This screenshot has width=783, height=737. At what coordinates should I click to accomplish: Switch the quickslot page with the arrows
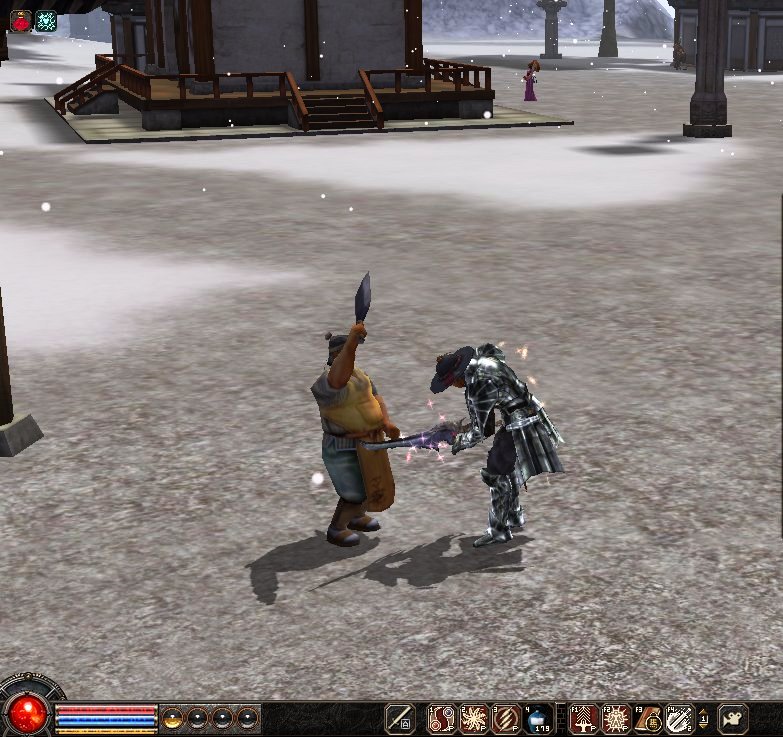tap(704, 718)
